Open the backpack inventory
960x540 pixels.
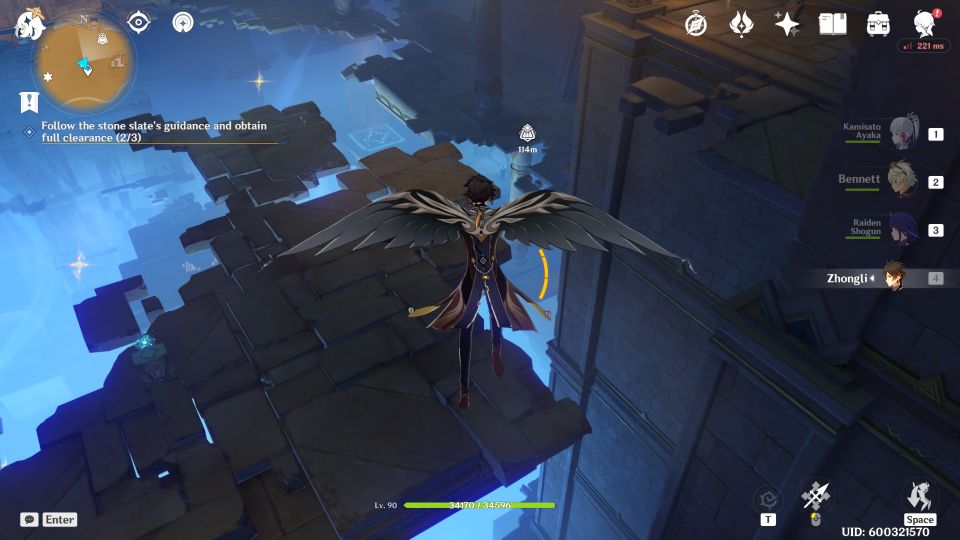pos(878,24)
